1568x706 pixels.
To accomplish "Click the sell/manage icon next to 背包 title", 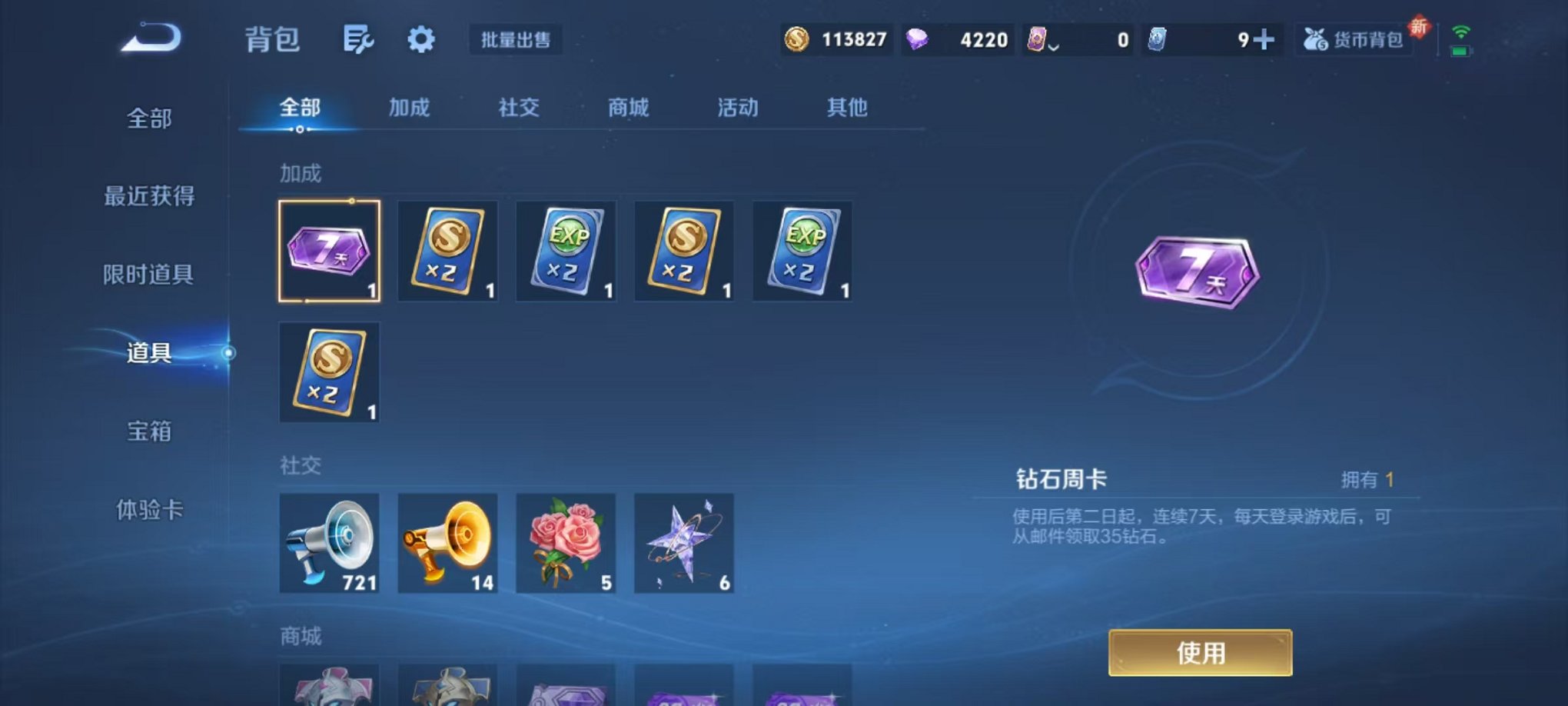I will click(x=357, y=39).
